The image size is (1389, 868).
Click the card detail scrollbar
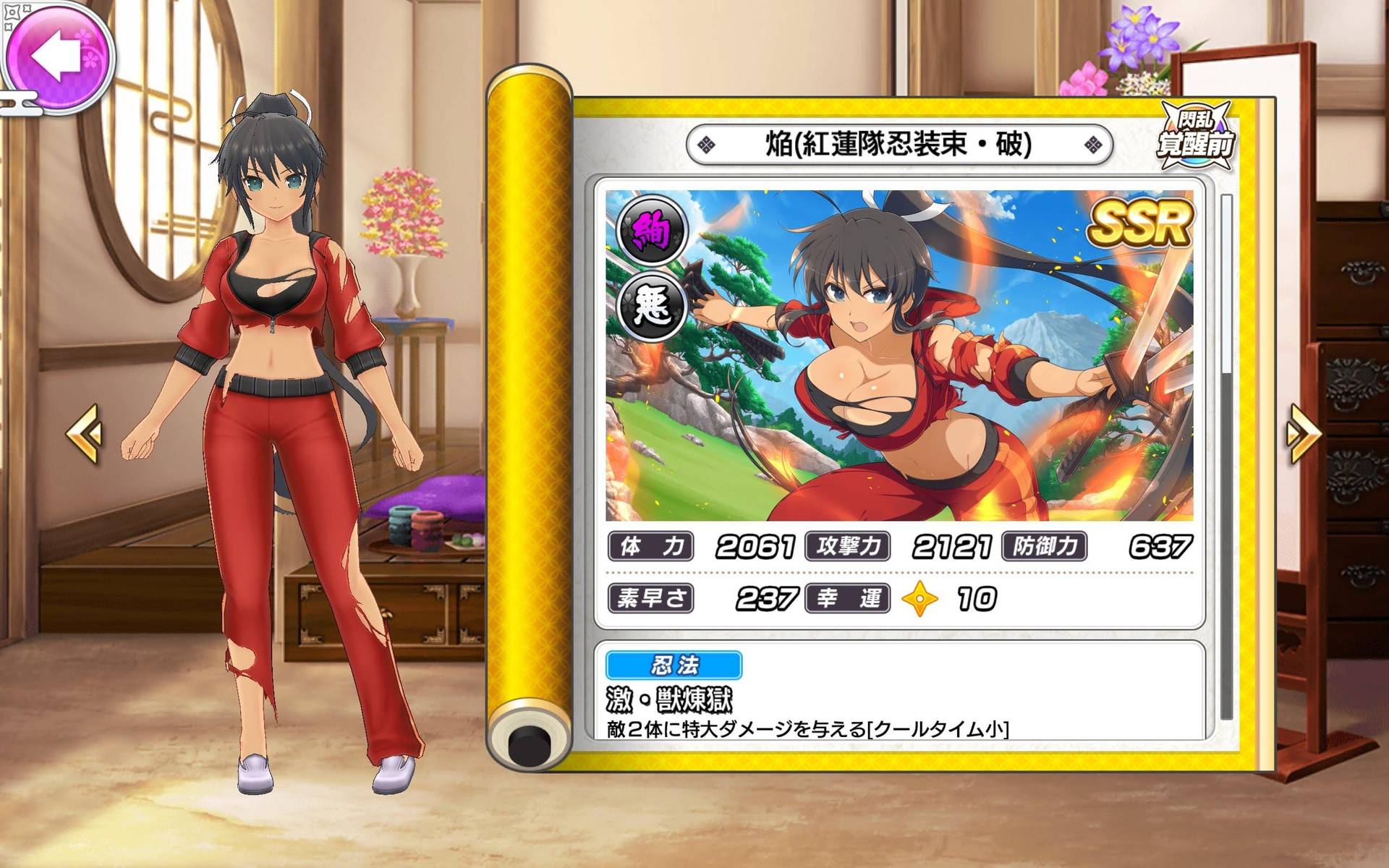point(1226,456)
